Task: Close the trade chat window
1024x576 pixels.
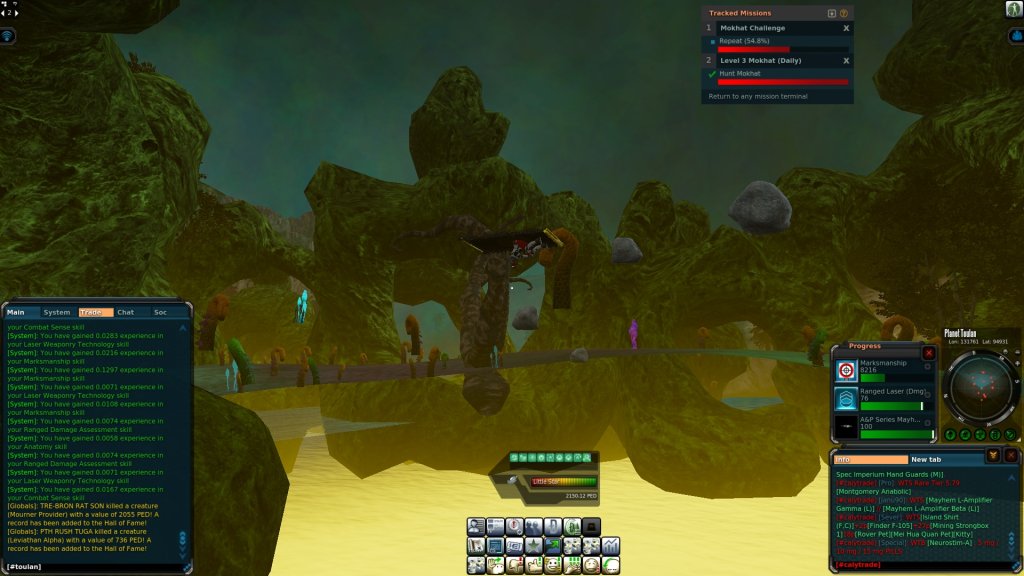Action: (x=1011, y=455)
